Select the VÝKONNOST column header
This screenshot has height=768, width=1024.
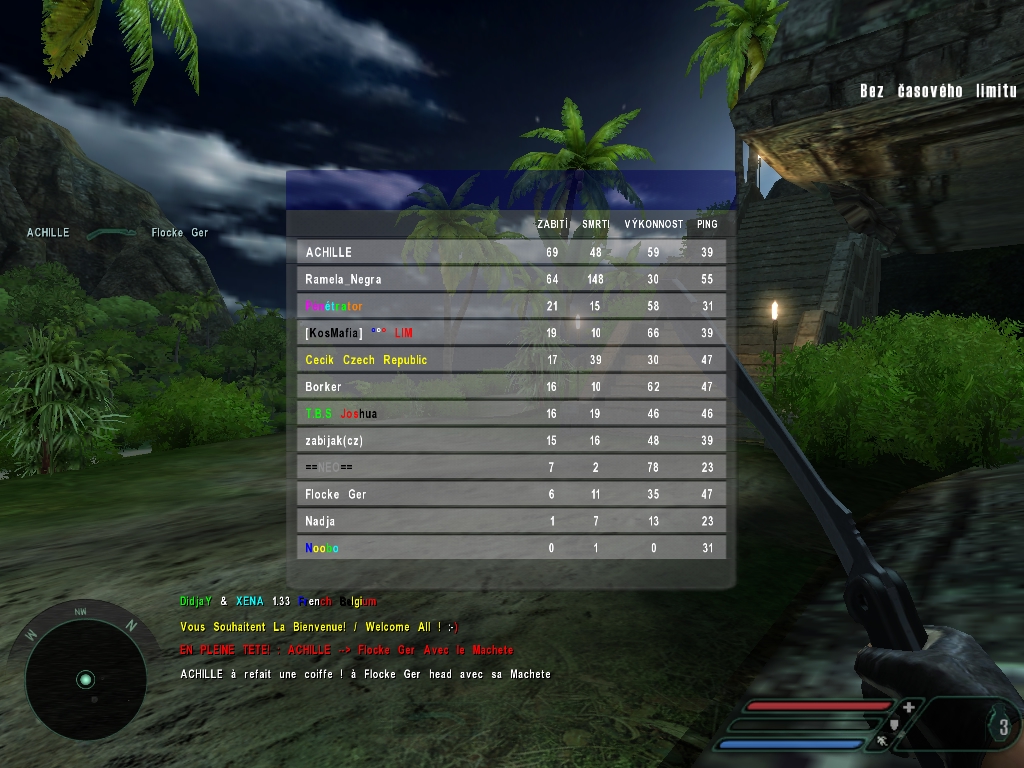click(x=653, y=225)
